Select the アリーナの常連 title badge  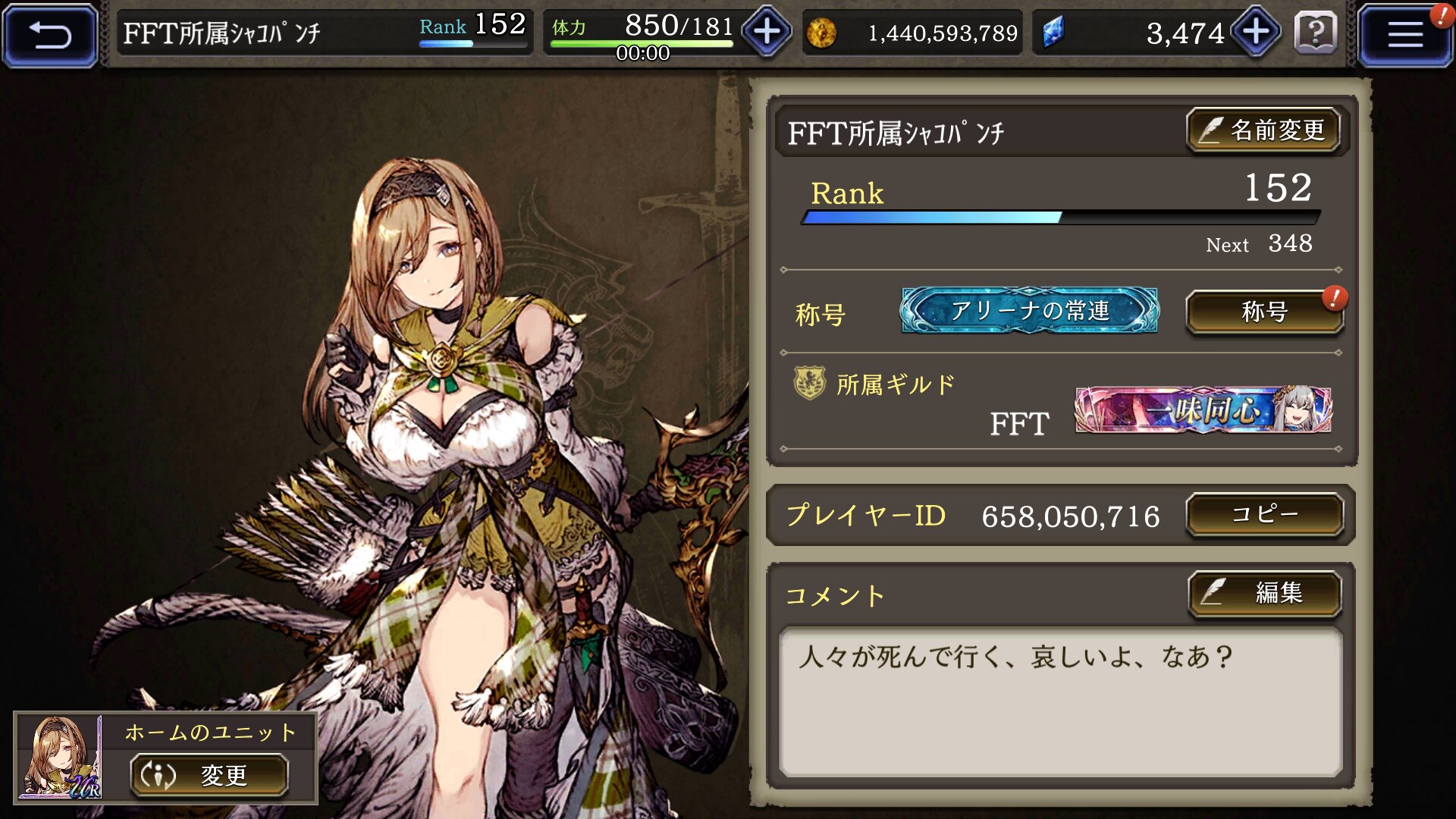1029,310
